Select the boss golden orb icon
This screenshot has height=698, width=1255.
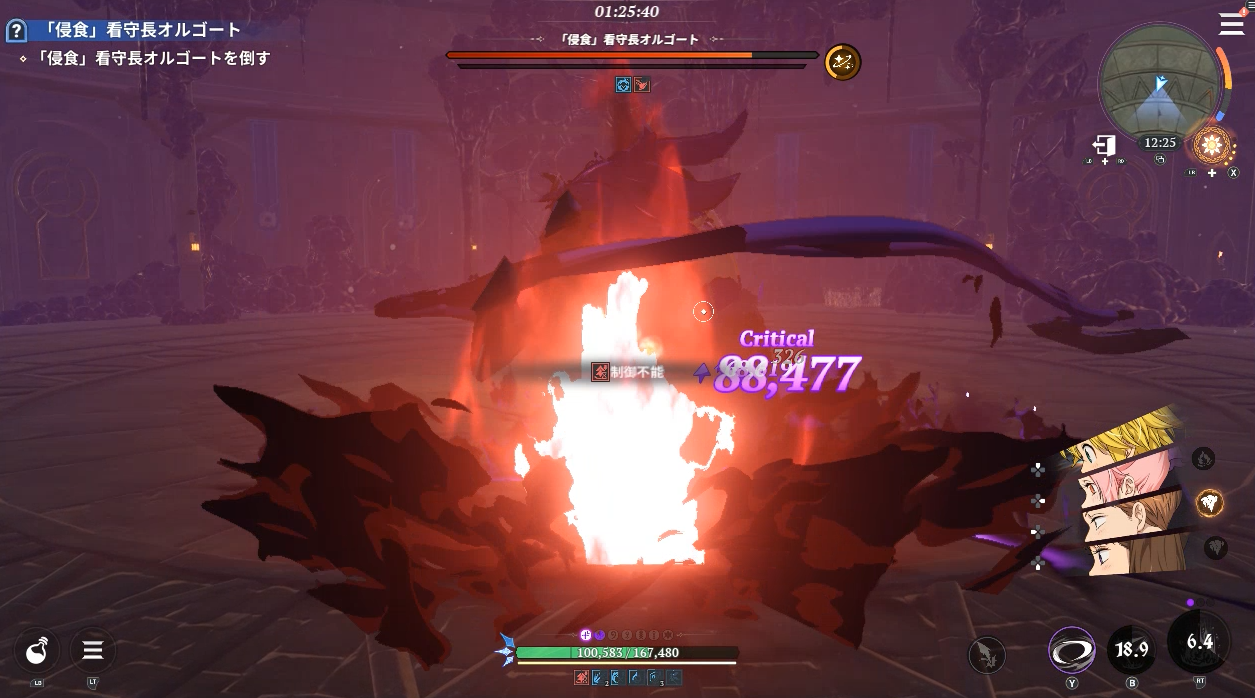pyautogui.click(x=842, y=62)
